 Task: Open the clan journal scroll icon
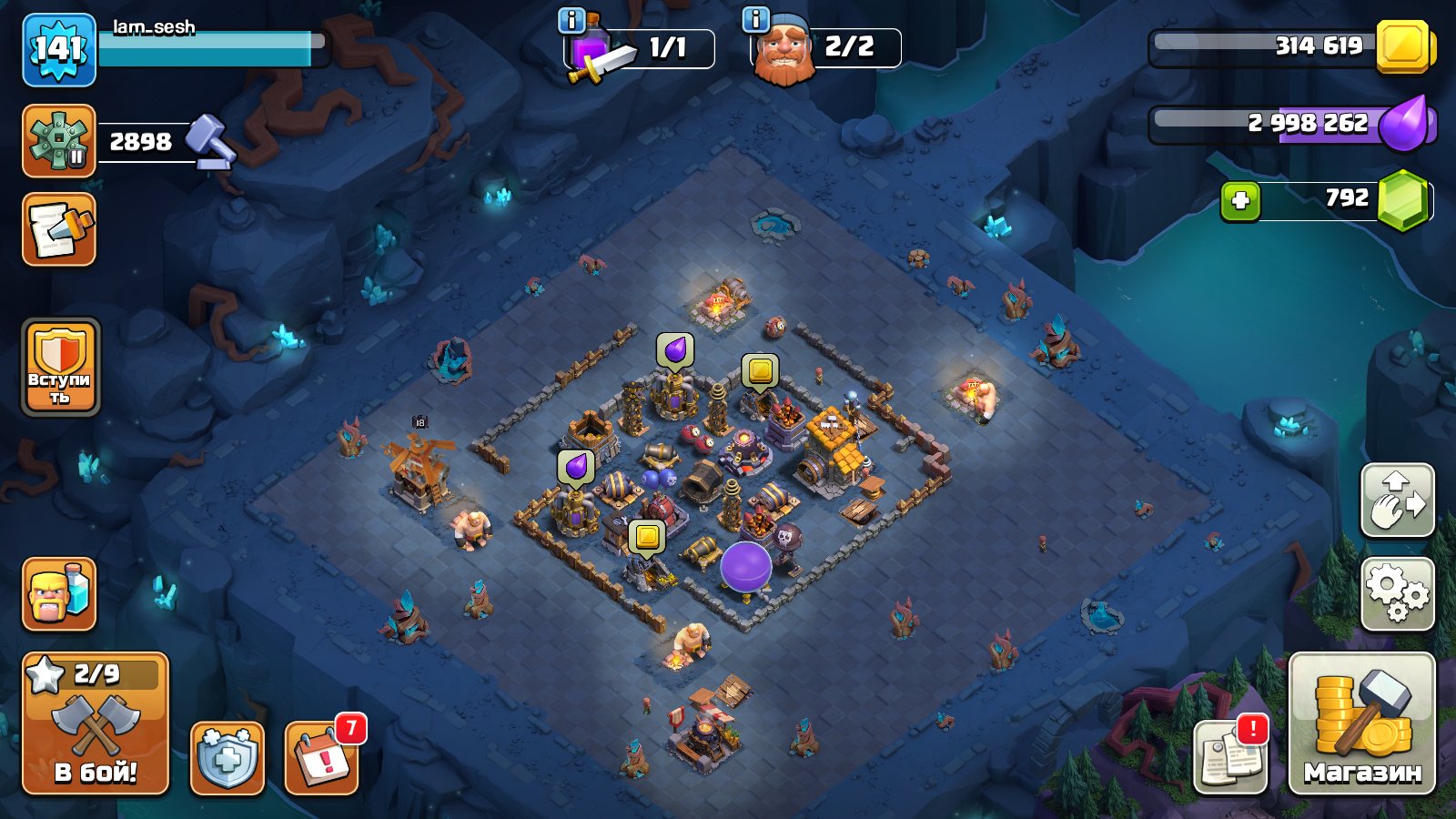click(x=57, y=230)
